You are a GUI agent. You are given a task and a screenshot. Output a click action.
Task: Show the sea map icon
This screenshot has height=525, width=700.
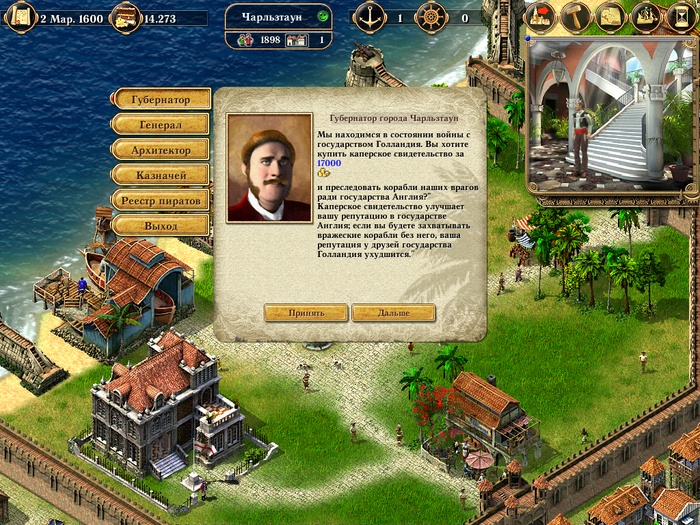(x=611, y=16)
